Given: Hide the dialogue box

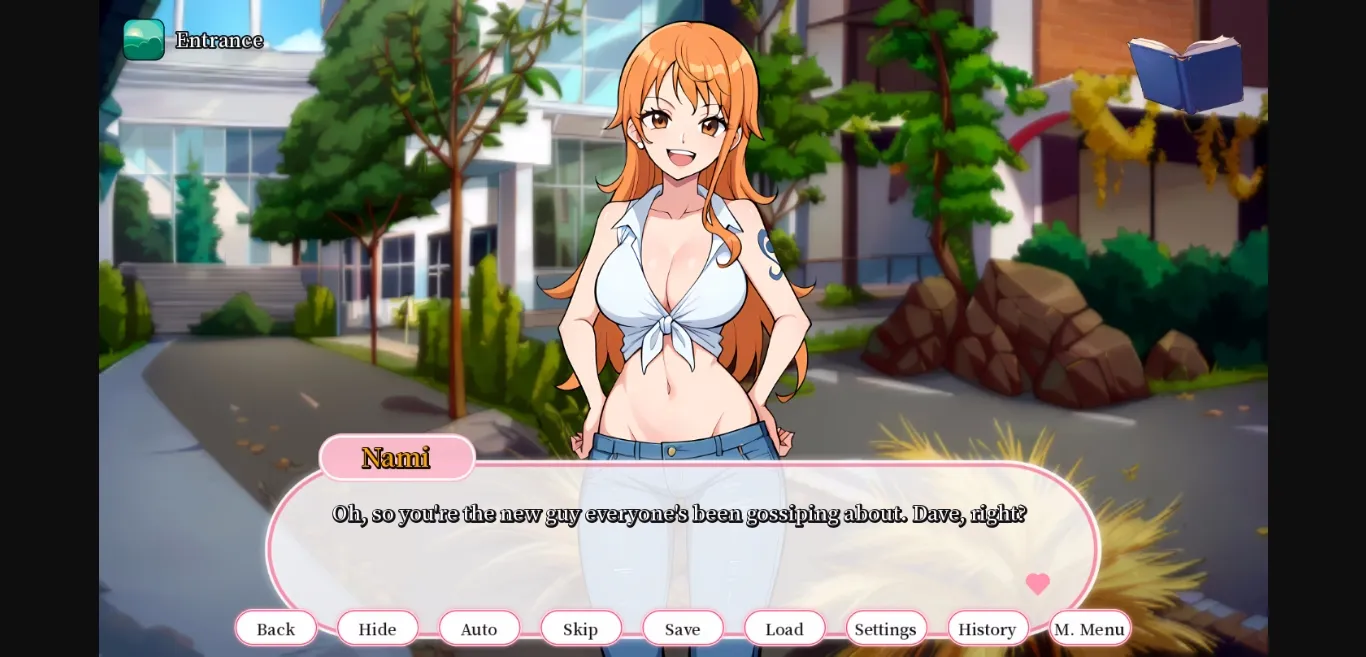Looking at the screenshot, I should pyautogui.click(x=378, y=629).
